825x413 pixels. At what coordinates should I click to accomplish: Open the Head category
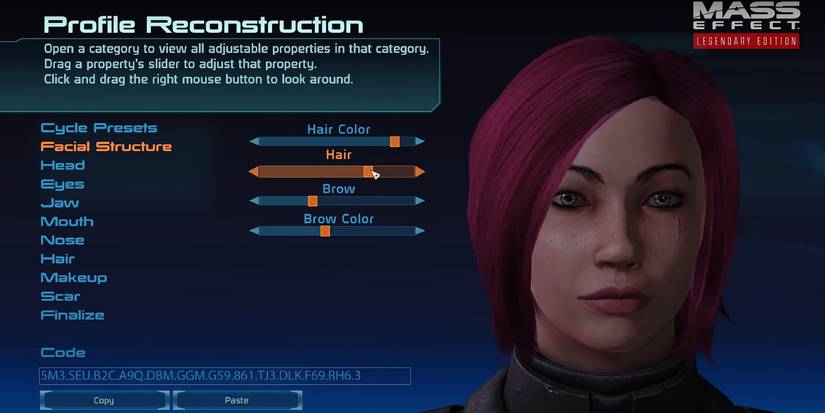click(x=62, y=165)
